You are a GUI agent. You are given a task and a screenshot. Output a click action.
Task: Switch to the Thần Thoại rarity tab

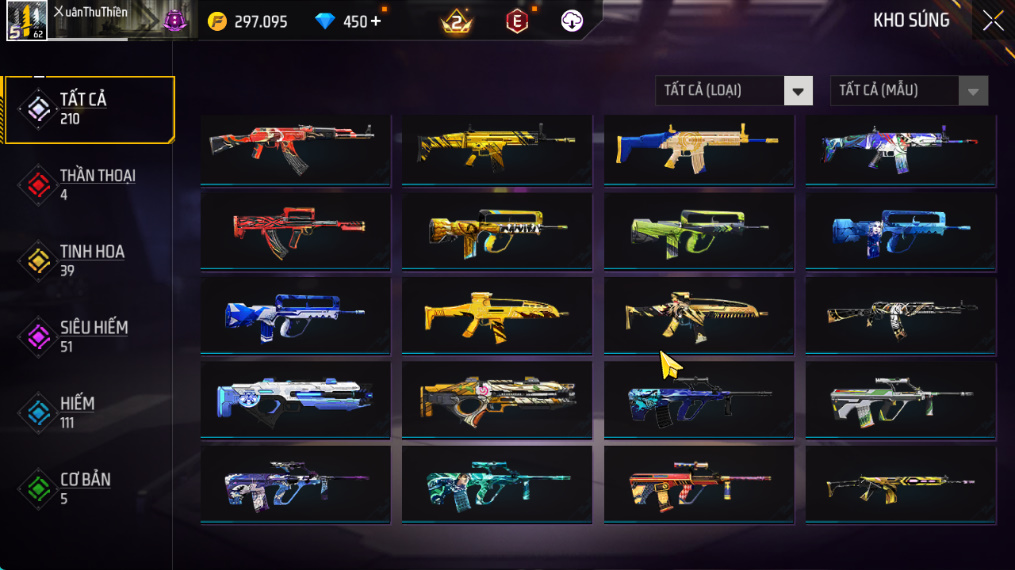click(90, 184)
